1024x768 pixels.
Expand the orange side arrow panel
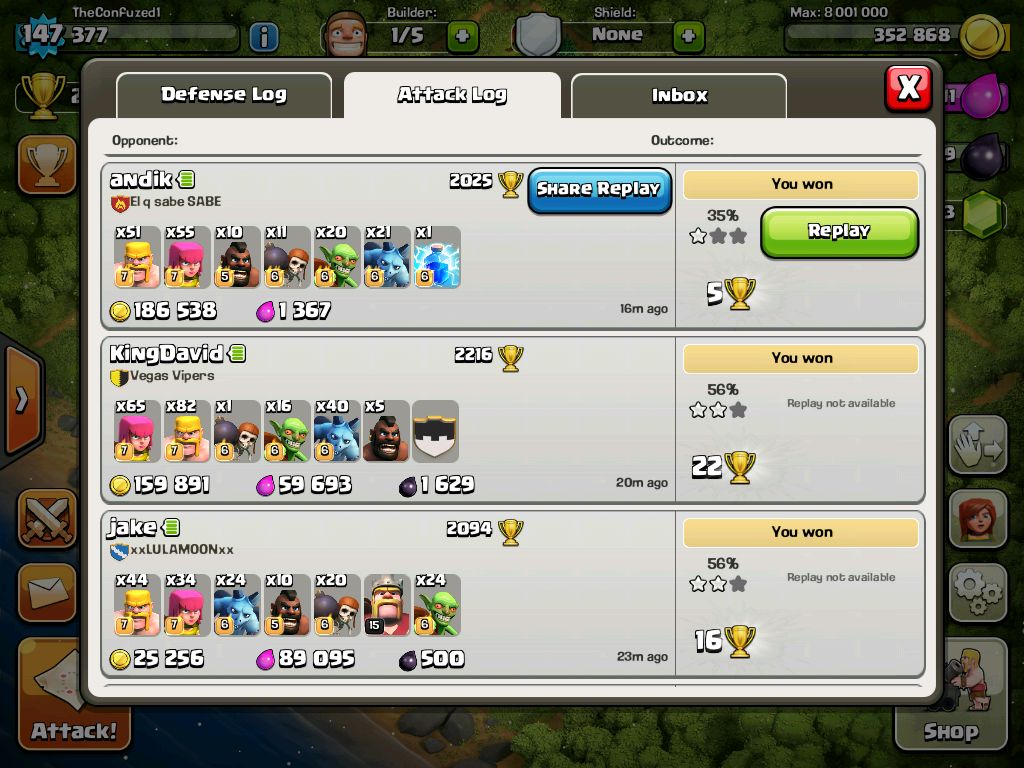(22, 400)
